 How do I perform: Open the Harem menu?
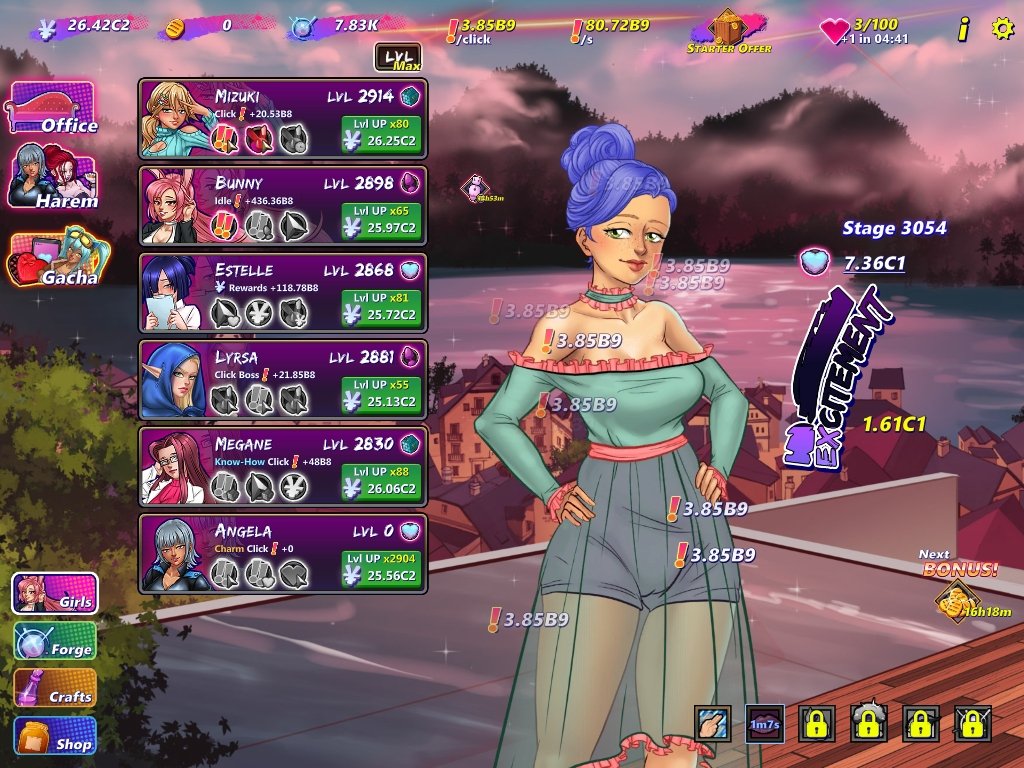click(x=54, y=177)
